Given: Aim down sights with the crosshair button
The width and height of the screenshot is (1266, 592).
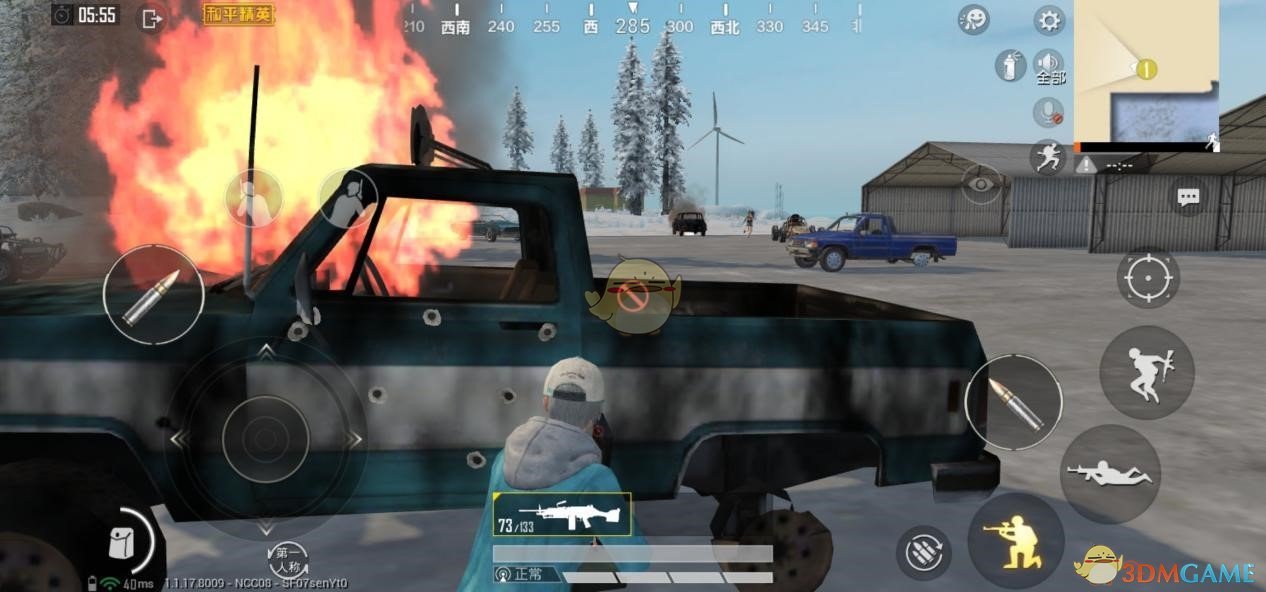Looking at the screenshot, I should pyautogui.click(x=1147, y=277).
